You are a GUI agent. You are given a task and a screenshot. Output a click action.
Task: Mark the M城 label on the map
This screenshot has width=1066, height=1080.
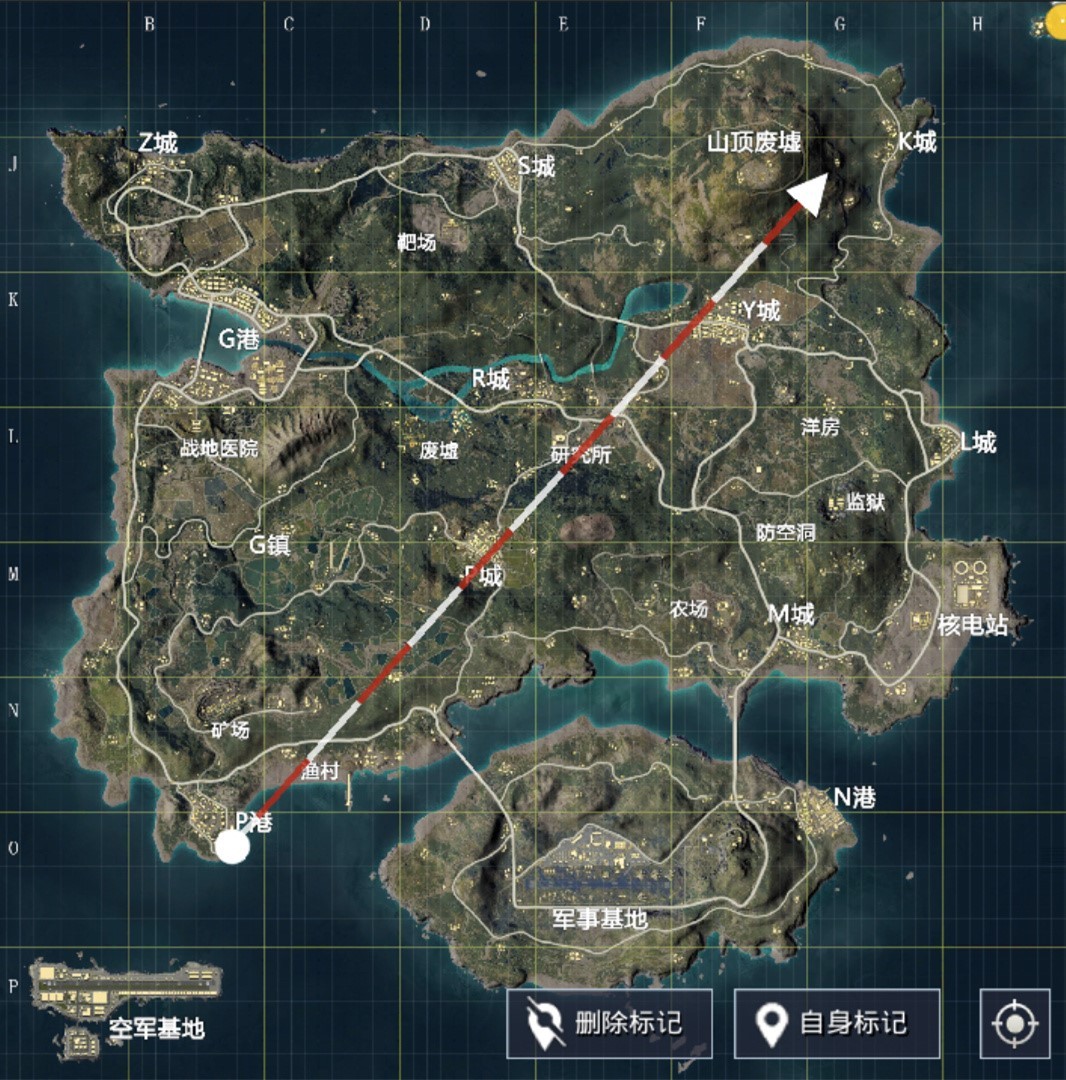coord(791,614)
